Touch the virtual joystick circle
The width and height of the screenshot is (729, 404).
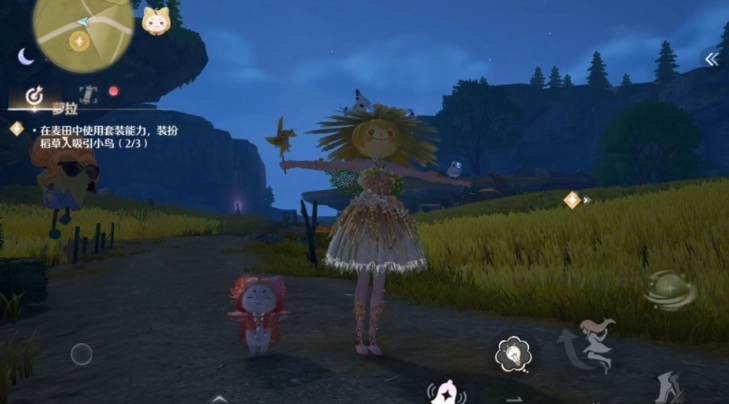coord(82,353)
